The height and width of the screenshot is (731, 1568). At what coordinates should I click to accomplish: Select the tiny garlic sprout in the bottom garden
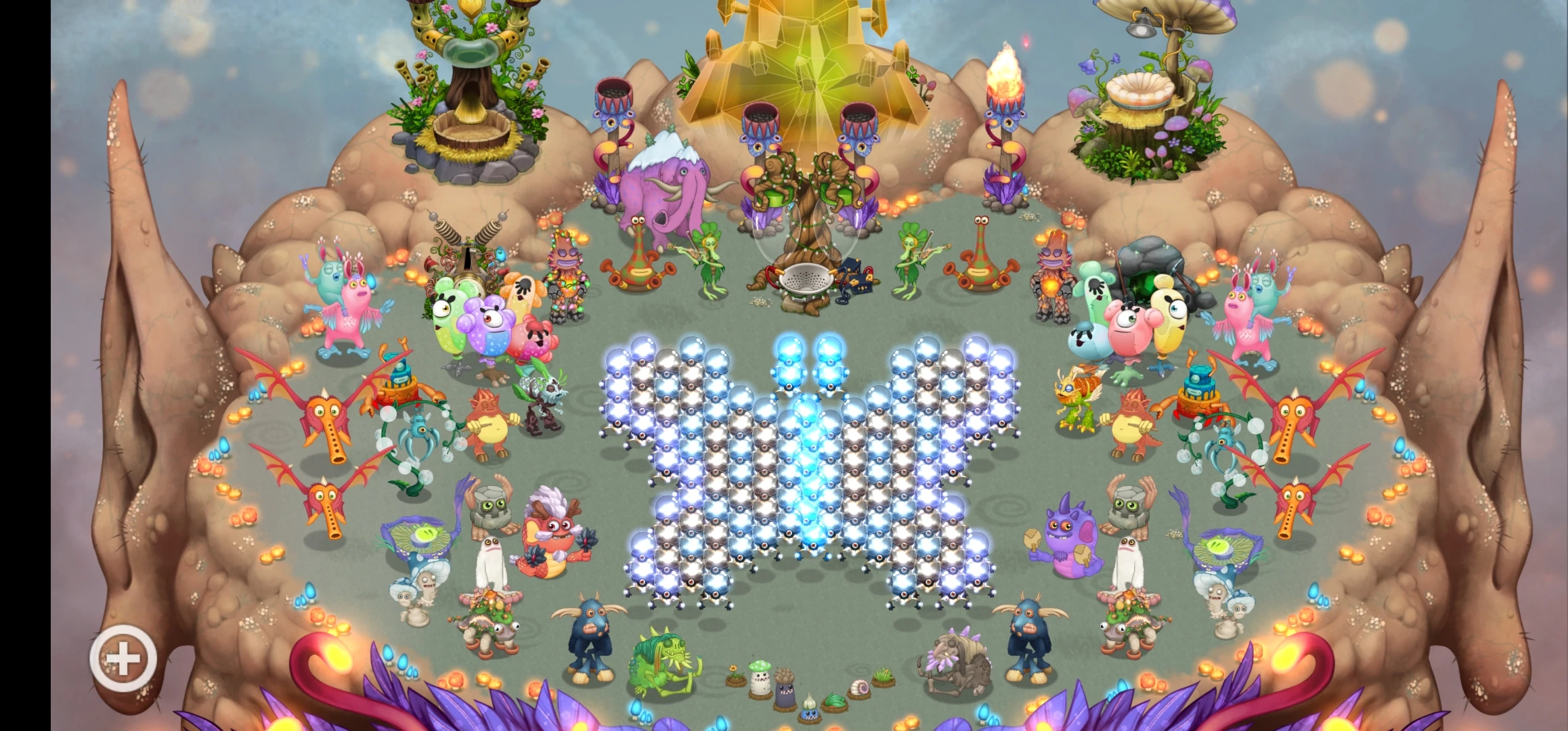[810, 704]
